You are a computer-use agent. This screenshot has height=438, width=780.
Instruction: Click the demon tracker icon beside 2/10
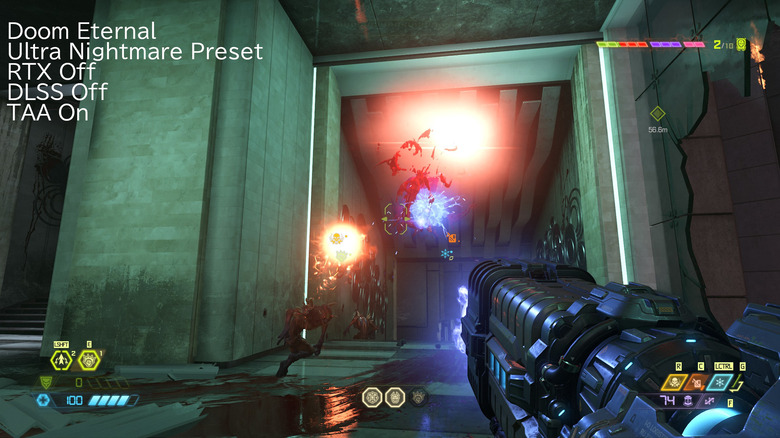[741, 44]
